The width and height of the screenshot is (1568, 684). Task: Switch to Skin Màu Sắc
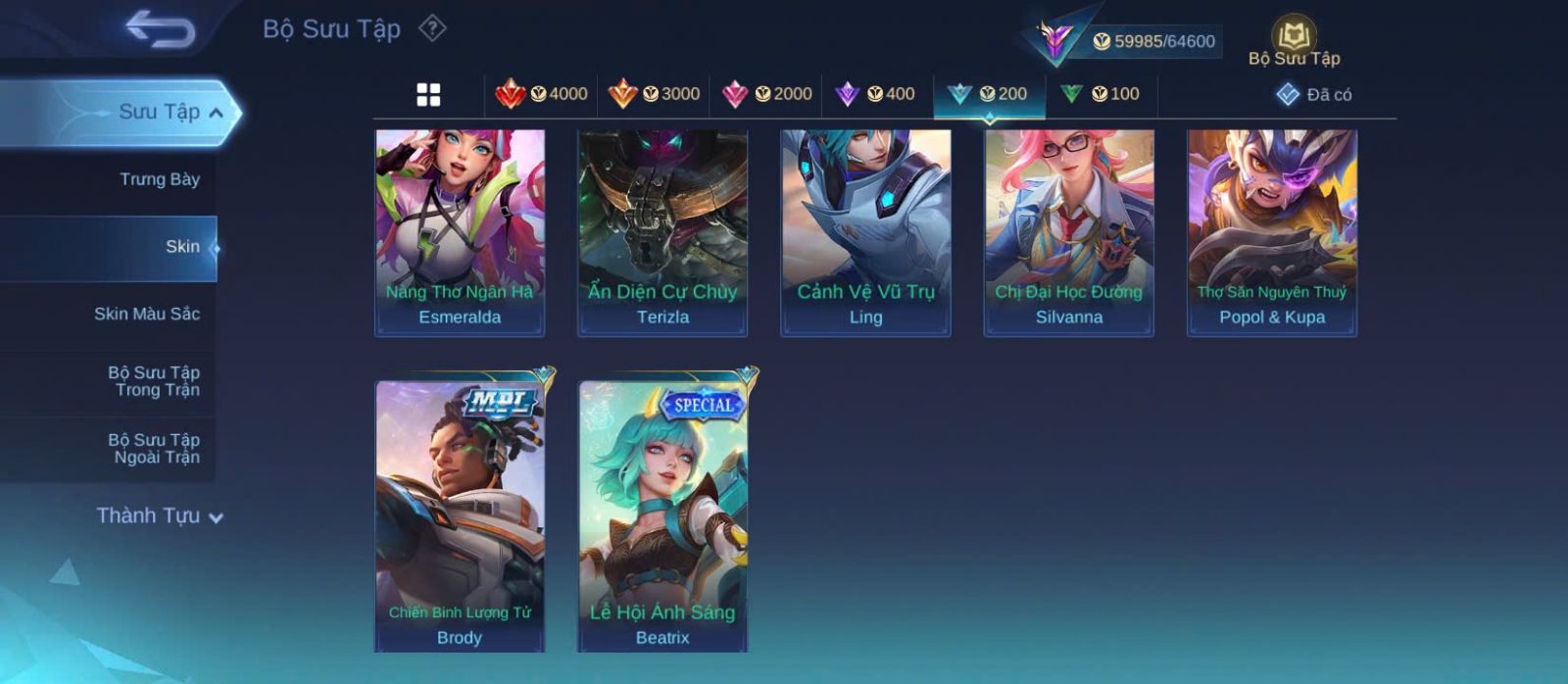click(146, 314)
